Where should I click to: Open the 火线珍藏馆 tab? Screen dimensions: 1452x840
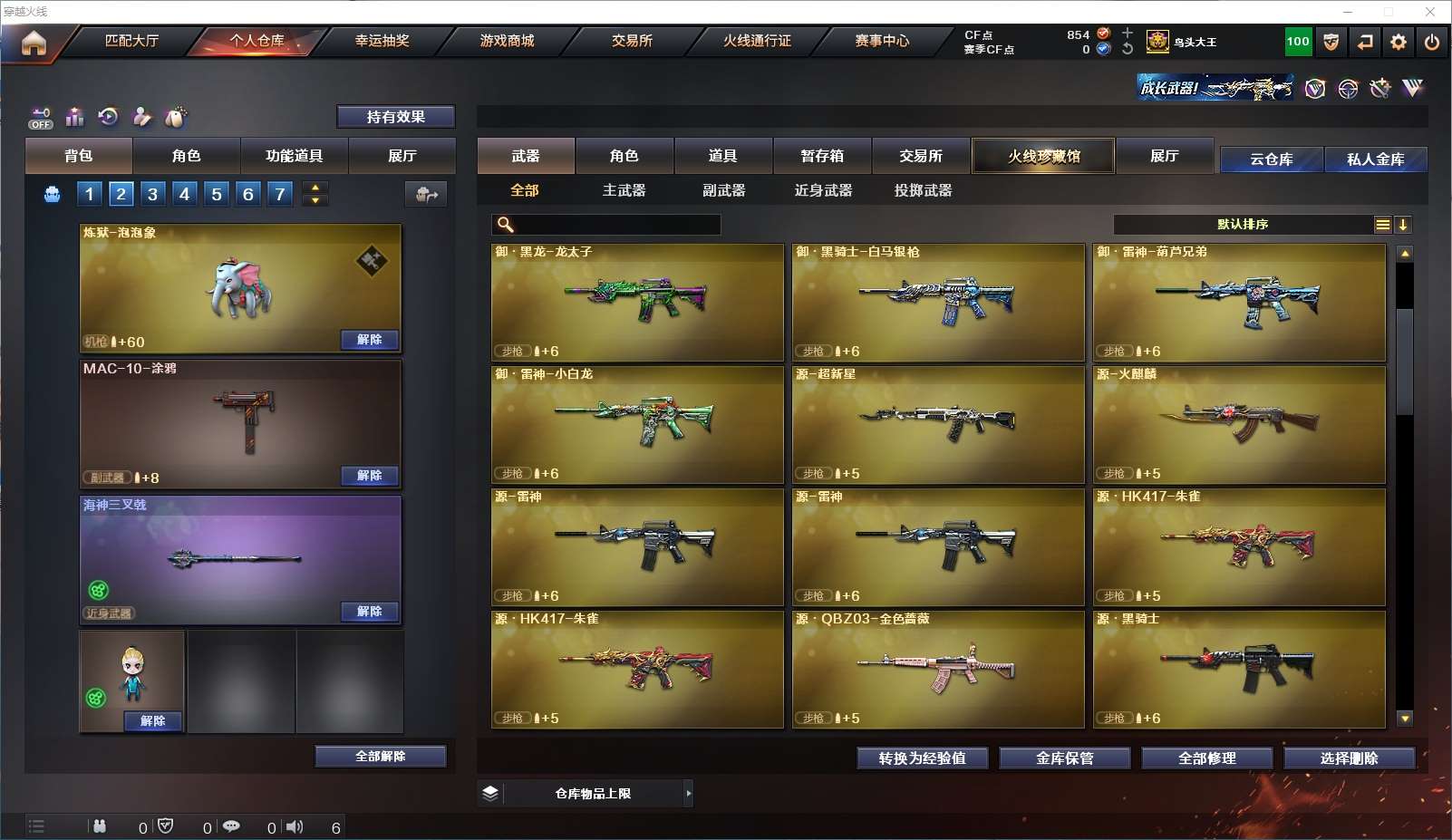pyautogui.click(x=1043, y=156)
